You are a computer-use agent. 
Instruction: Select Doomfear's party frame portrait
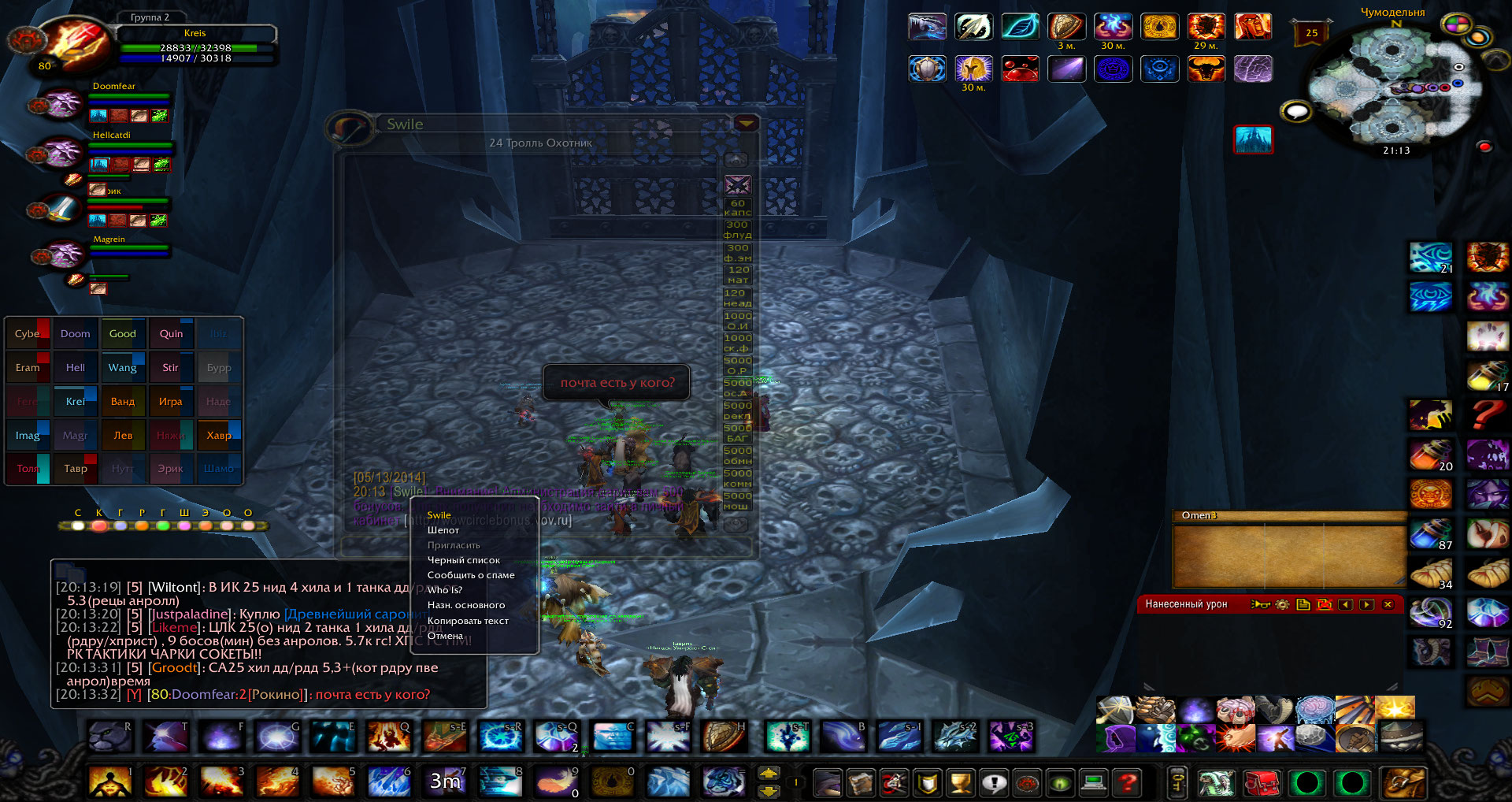click(x=61, y=104)
